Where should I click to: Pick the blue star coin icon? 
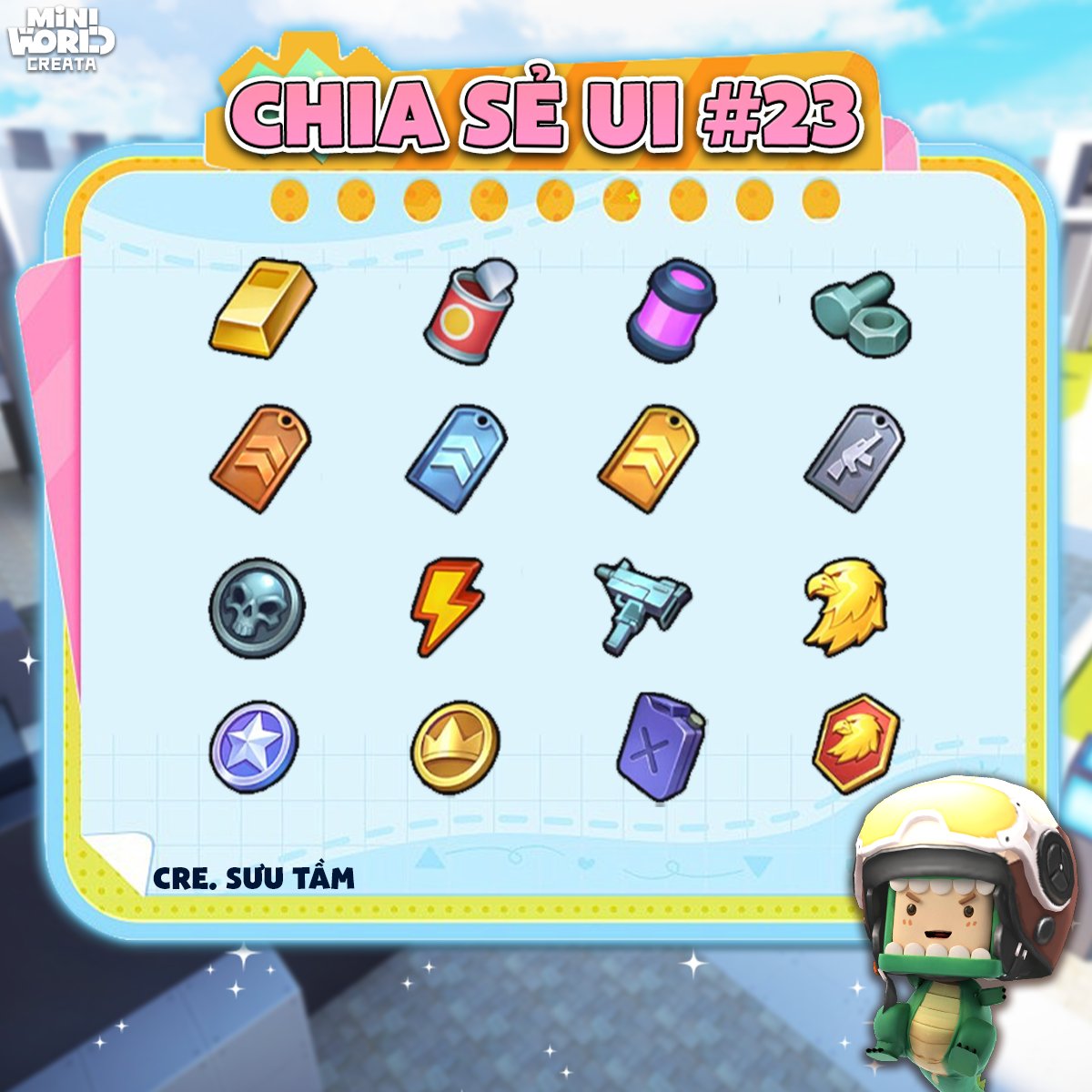click(254, 748)
